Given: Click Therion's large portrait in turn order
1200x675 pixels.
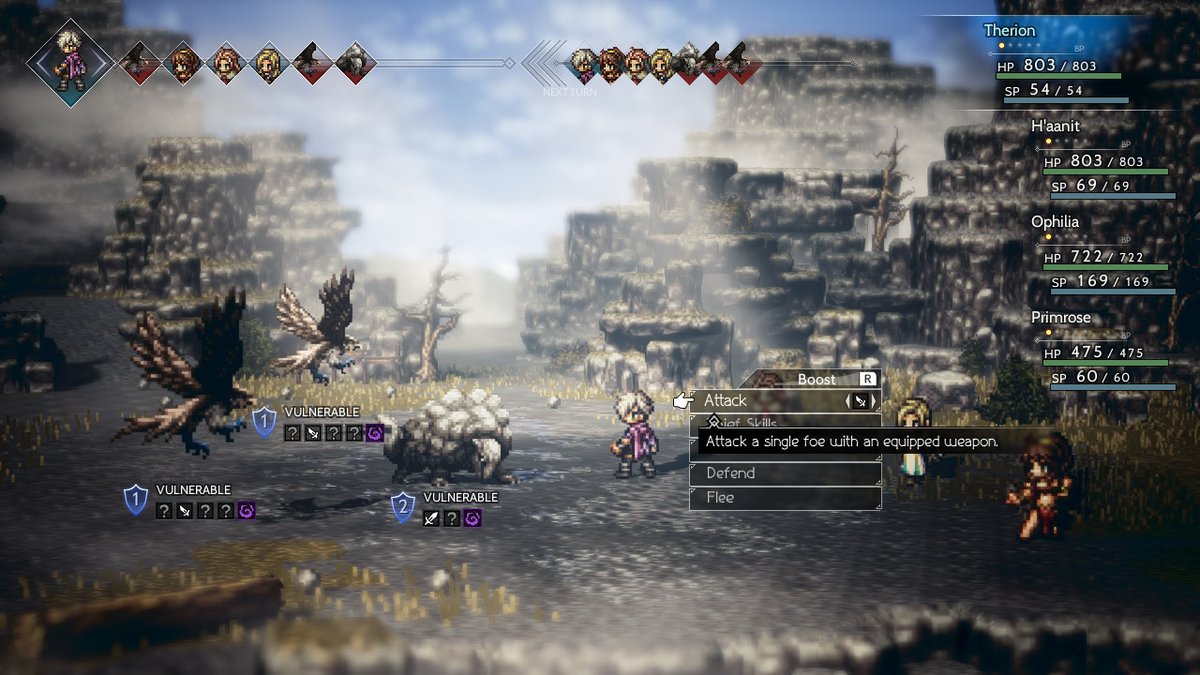Looking at the screenshot, I should (x=70, y=61).
